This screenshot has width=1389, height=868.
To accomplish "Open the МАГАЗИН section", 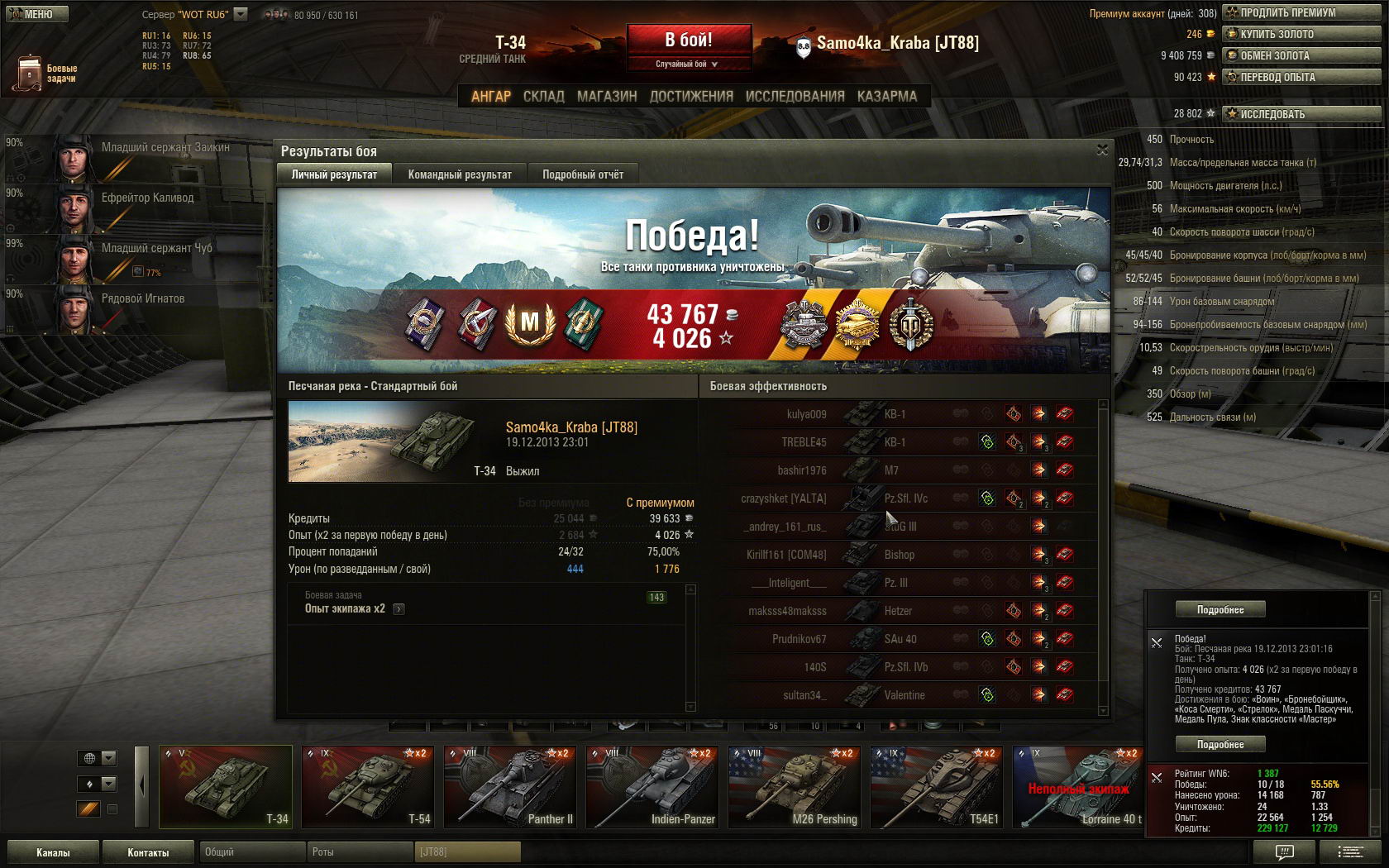I will (607, 96).
